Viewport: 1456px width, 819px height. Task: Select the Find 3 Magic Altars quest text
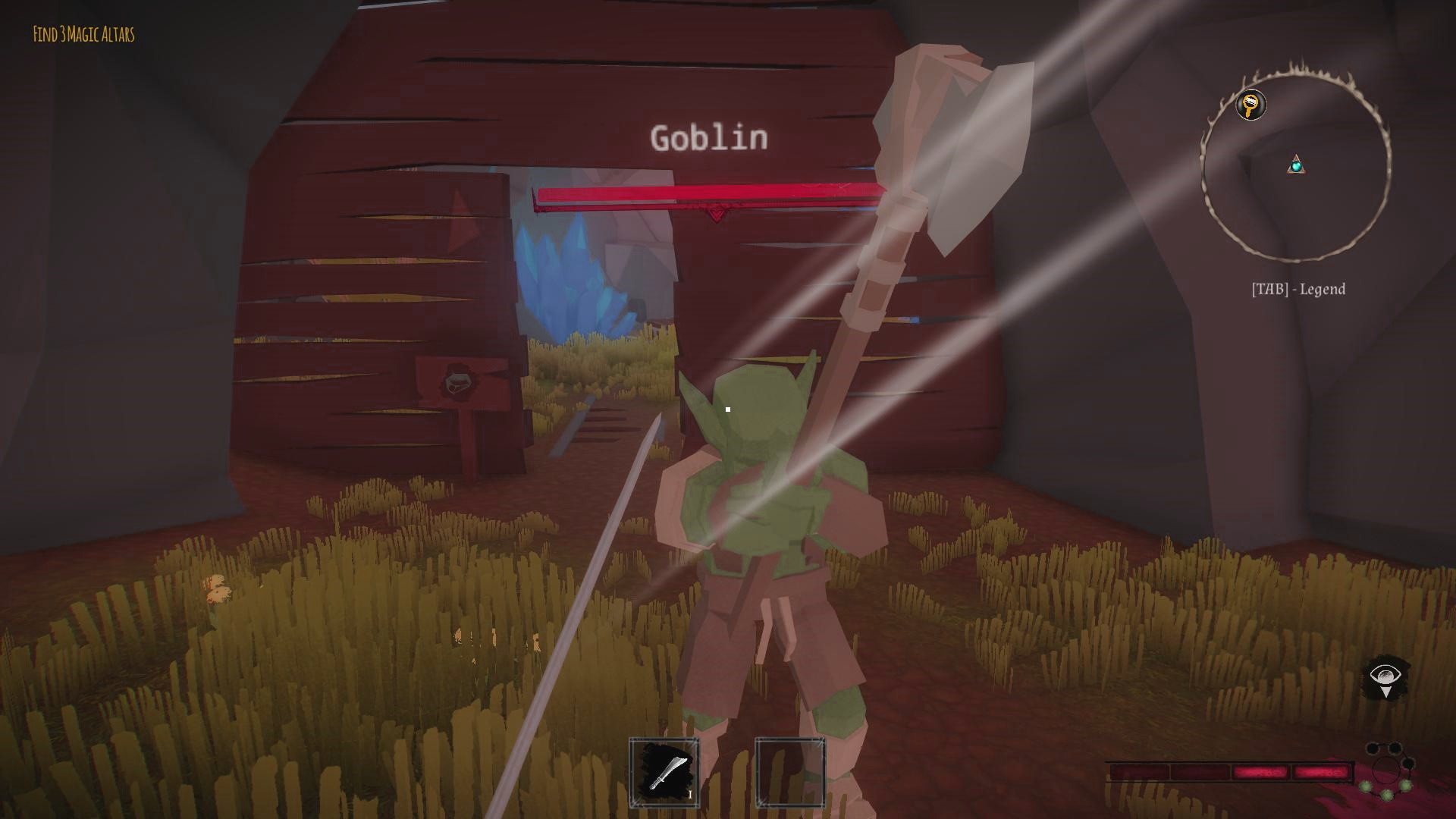(83, 33)
